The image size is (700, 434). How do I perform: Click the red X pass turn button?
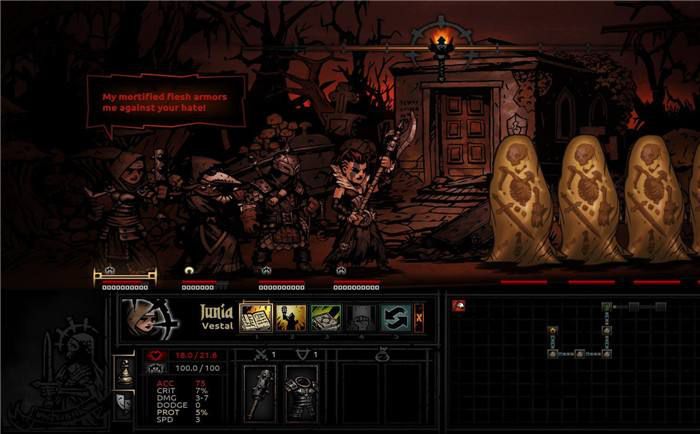419,318
